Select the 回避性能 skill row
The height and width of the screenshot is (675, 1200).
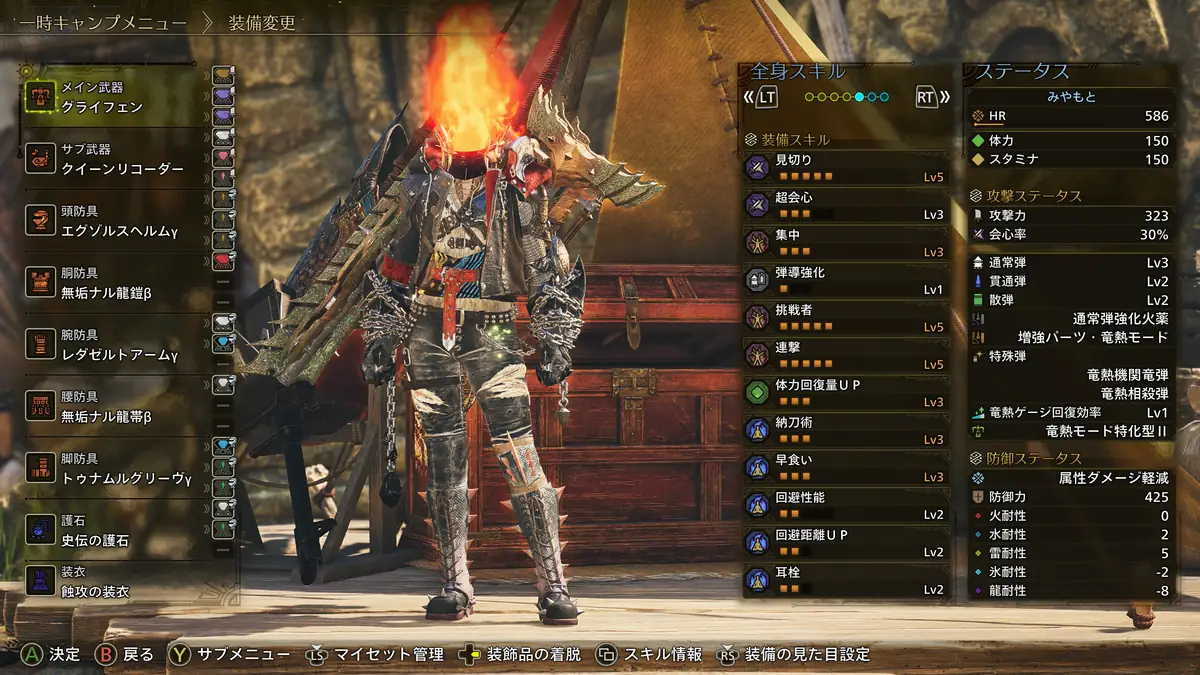click(845, 505)
